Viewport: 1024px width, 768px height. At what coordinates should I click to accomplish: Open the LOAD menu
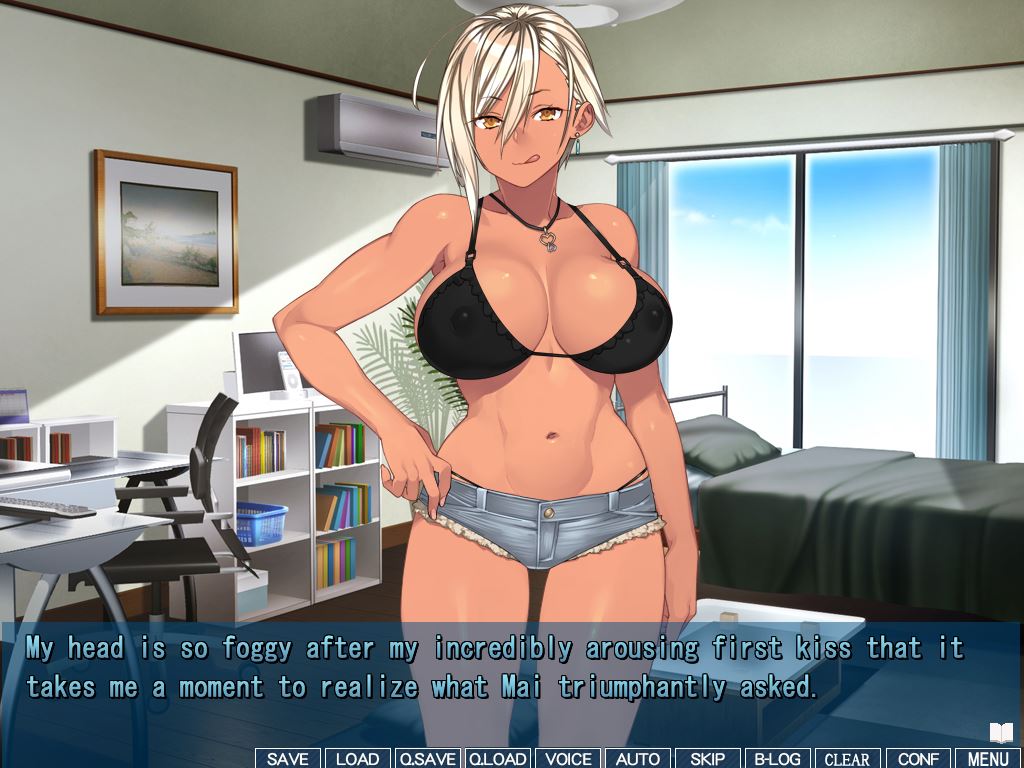[357, 759]
